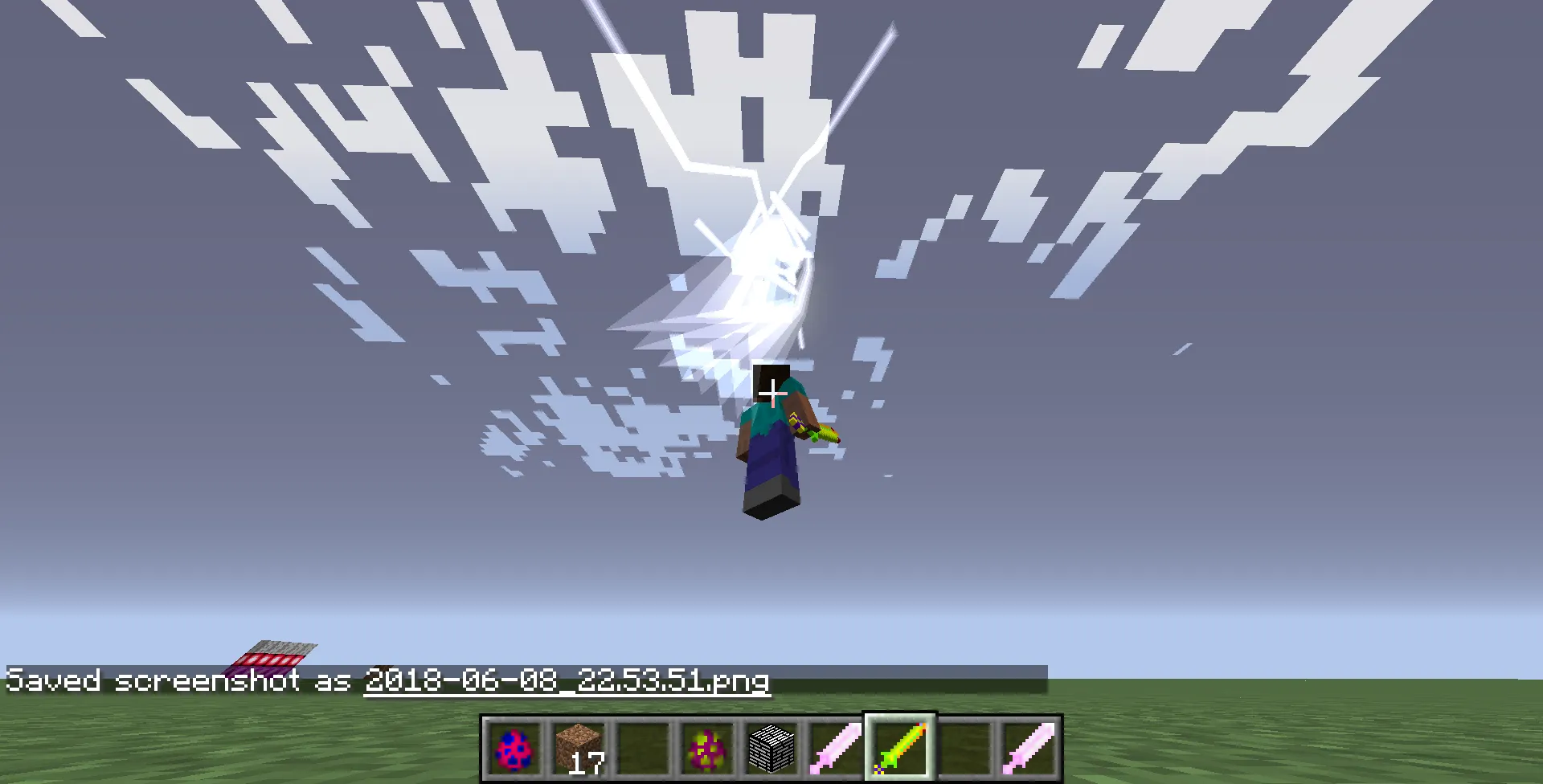This screenshot has height=784, width=1543.
Task: Select the pink sword in the last slot
Action: click(1027, 747)
